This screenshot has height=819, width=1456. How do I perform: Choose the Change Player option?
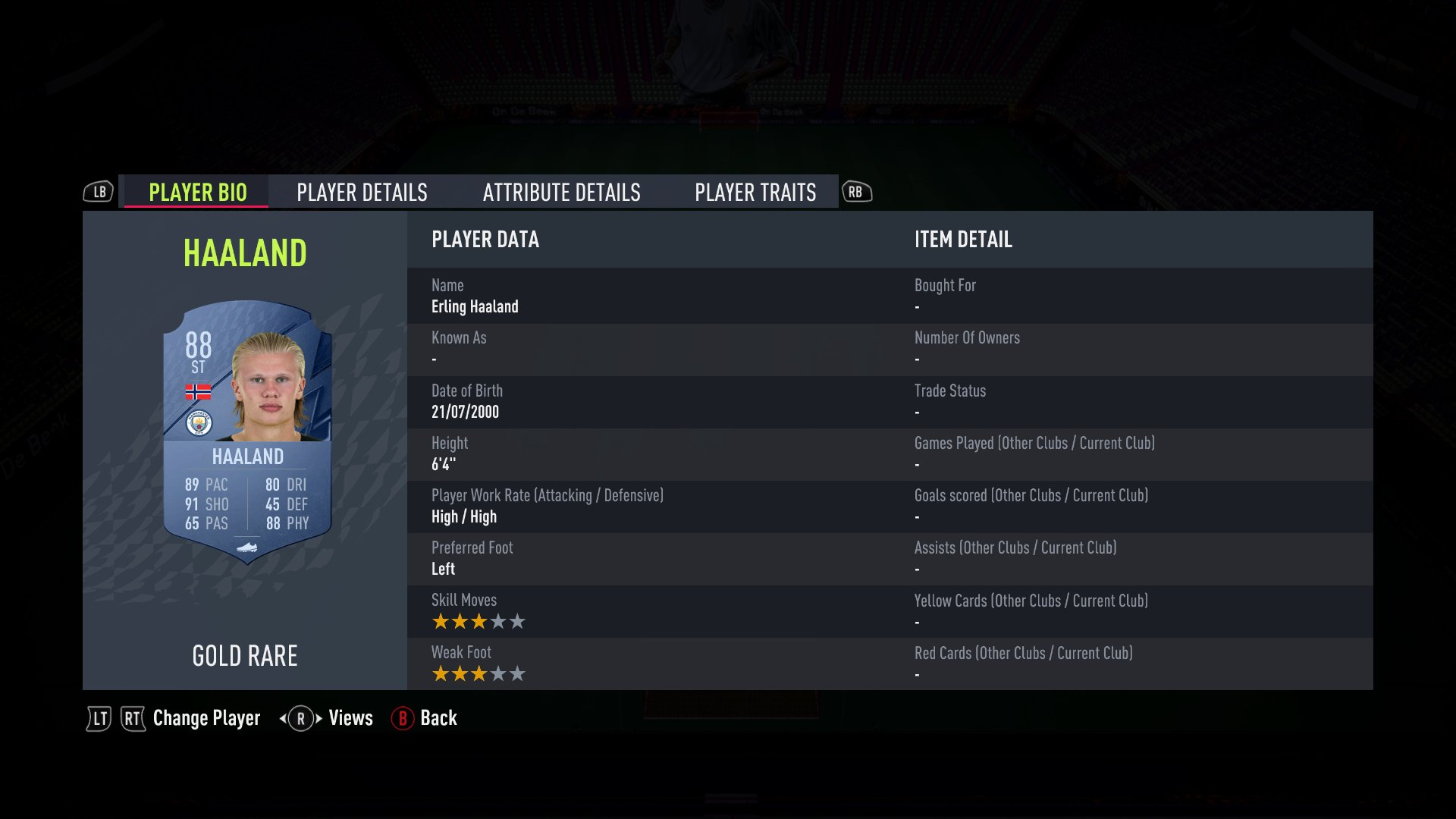click(206, 718)
